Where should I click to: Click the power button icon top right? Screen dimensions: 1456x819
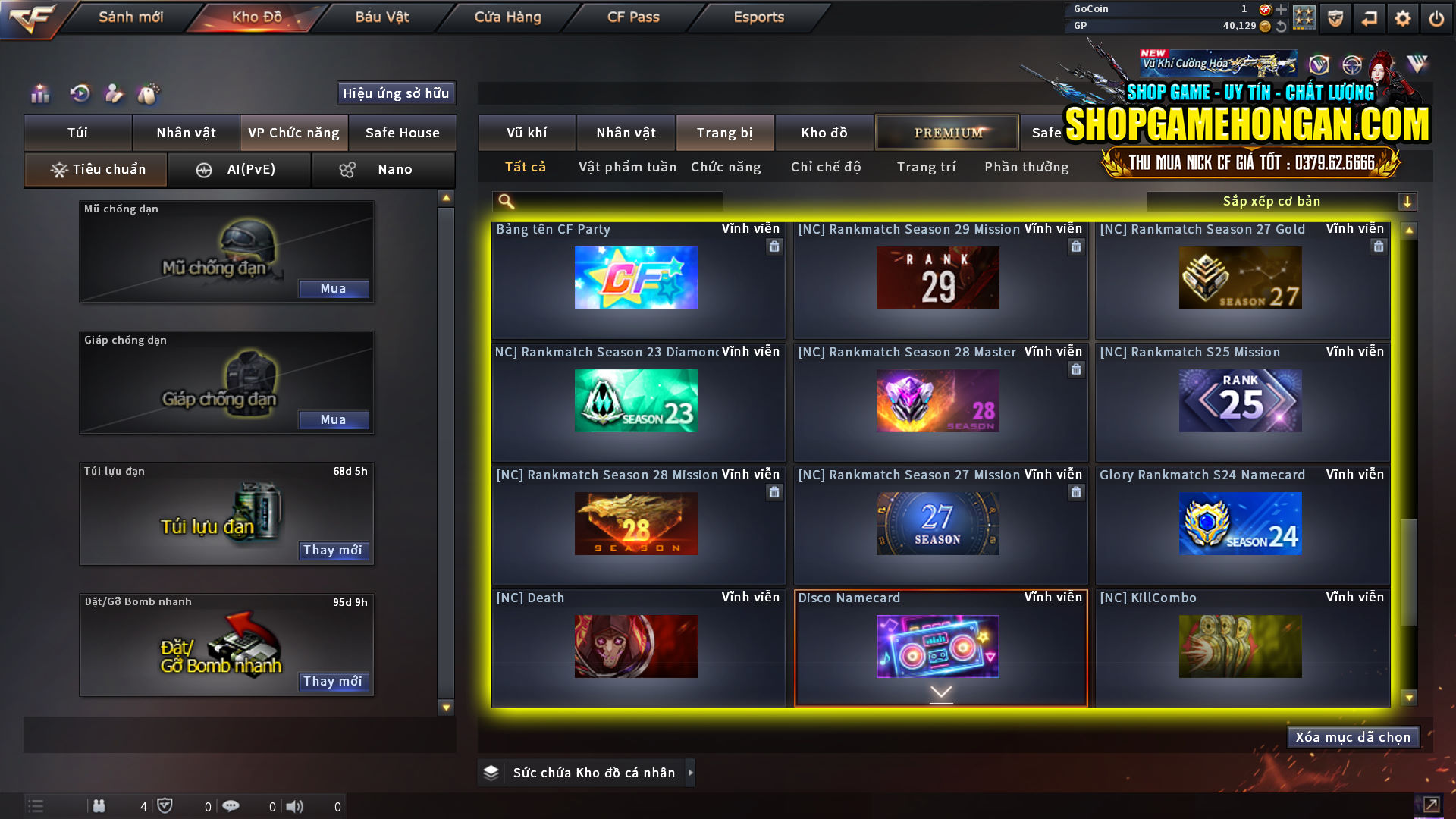tap(1436, 17)
